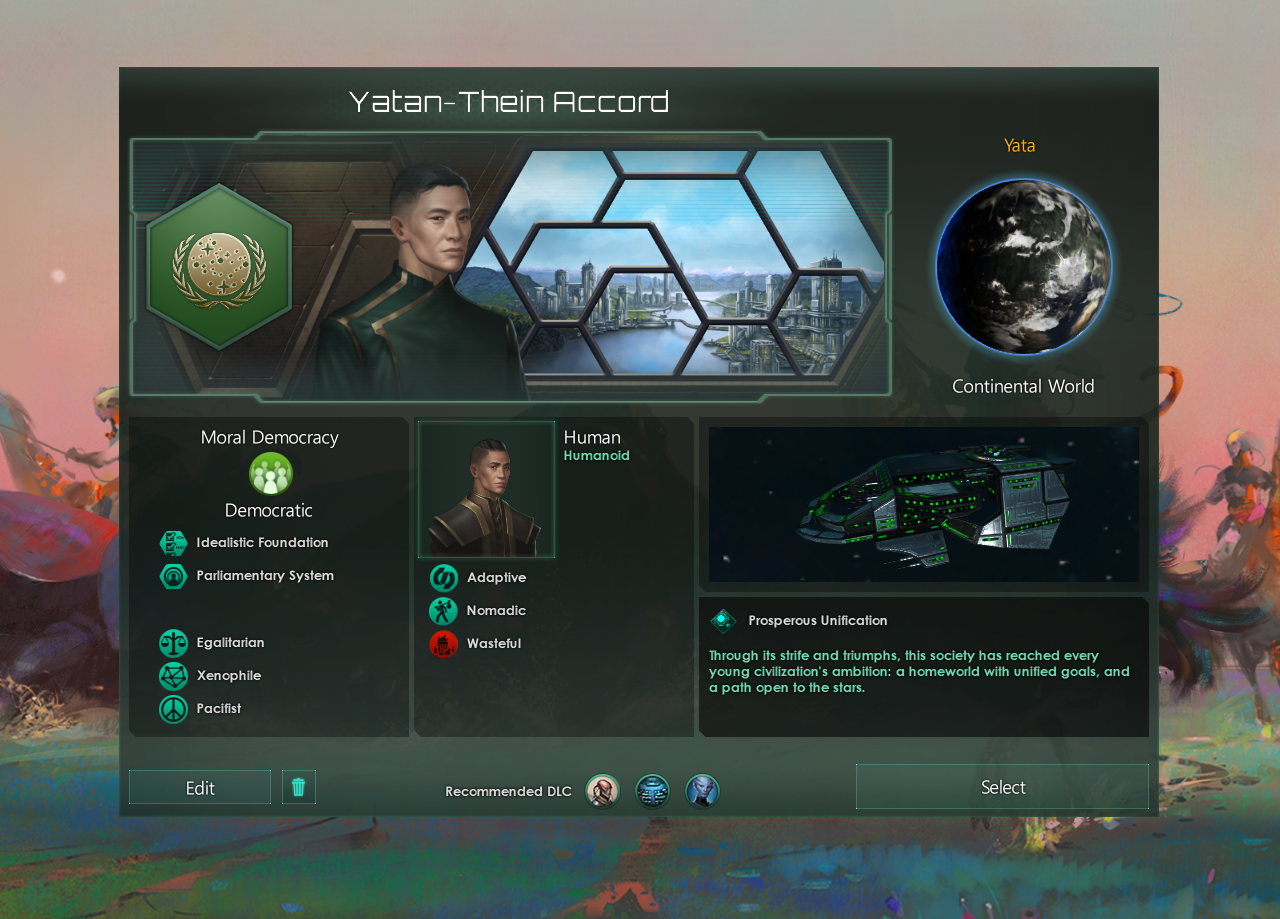Click the empire flag emblem hexagon
The height and width of the screenshot is (919, 1280).
click(x=219, y=266)
